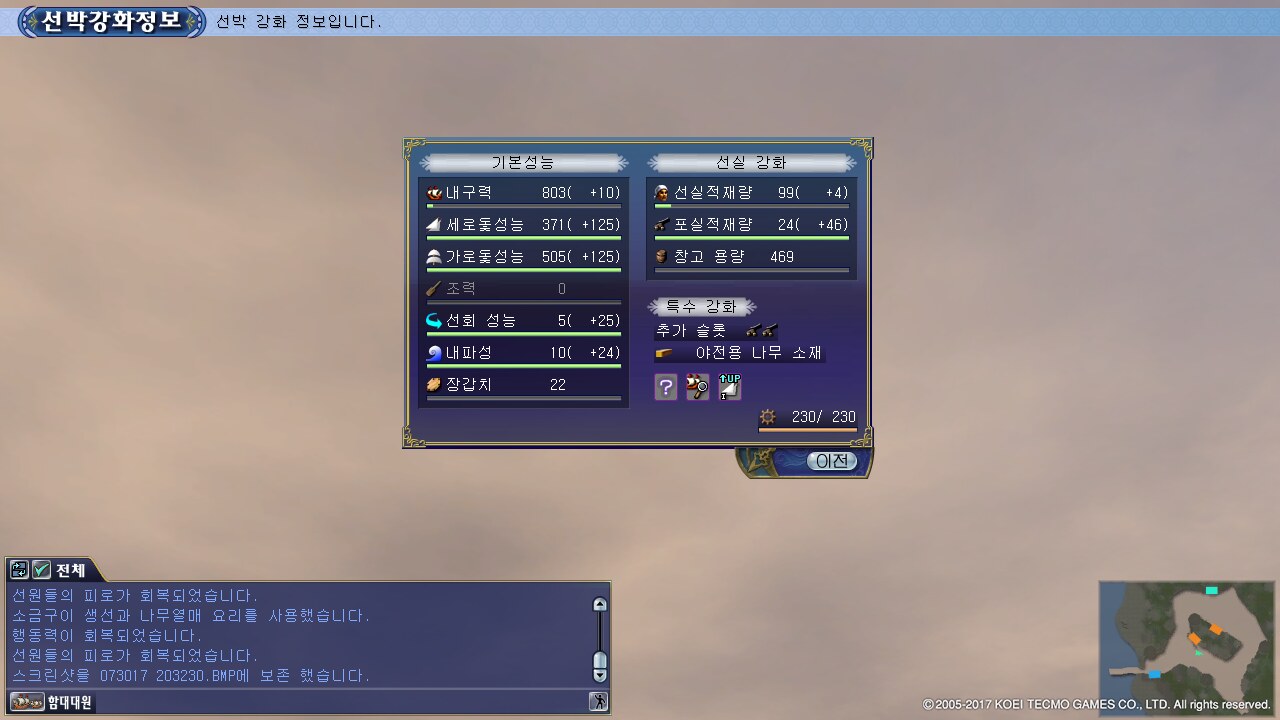The height and width of the screenshot is (720, 1280).
Task: Click the chat scrollbar down arrow
Action: pyautogui.click(x=600, y=675)
